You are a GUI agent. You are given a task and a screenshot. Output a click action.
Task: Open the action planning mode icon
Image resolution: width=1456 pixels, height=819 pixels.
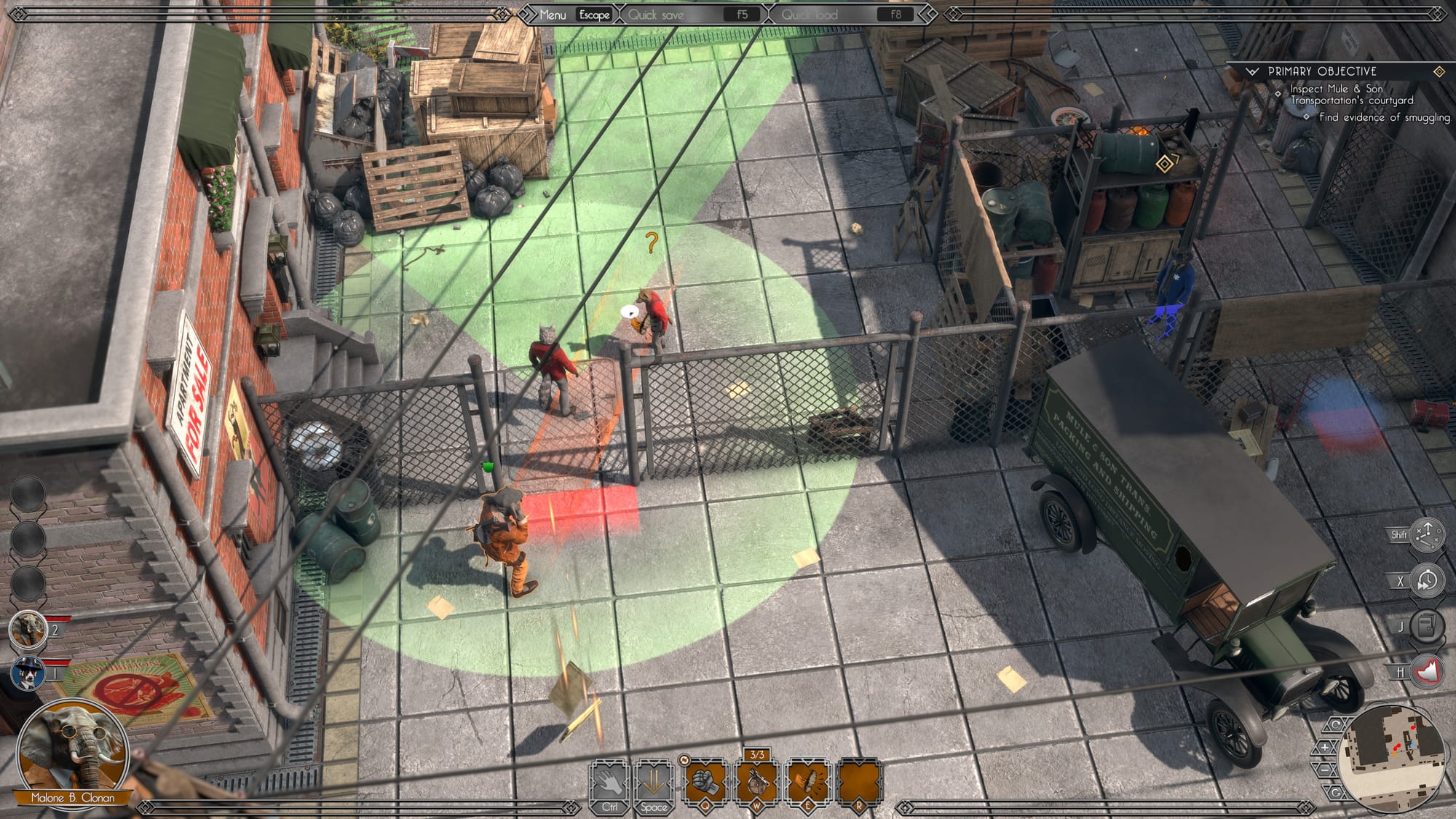coord(1426,535)
